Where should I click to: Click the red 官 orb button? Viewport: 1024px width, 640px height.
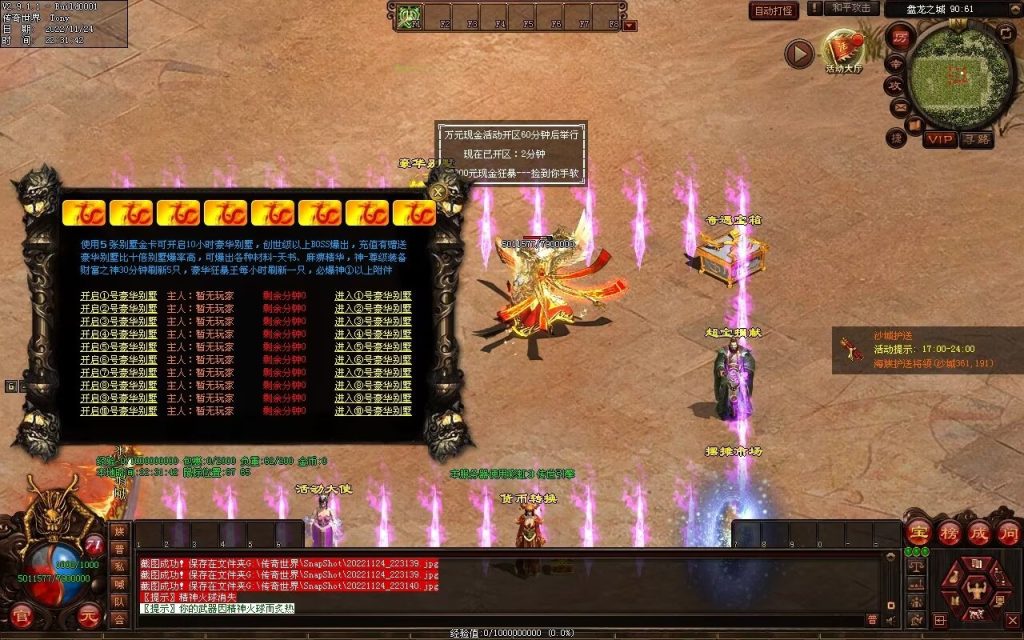pyautogui.click(x=19, y=617)
